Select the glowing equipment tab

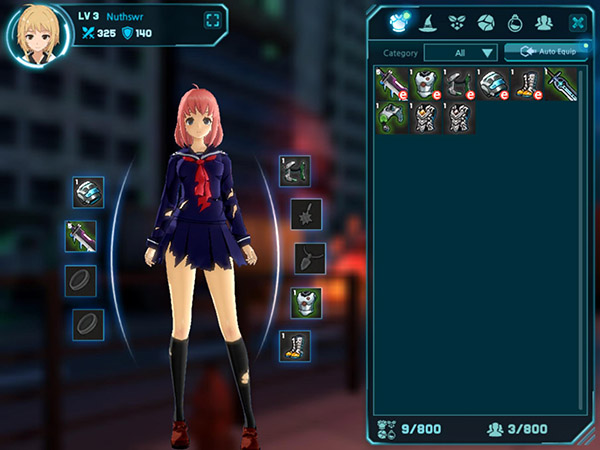(398, 21)
